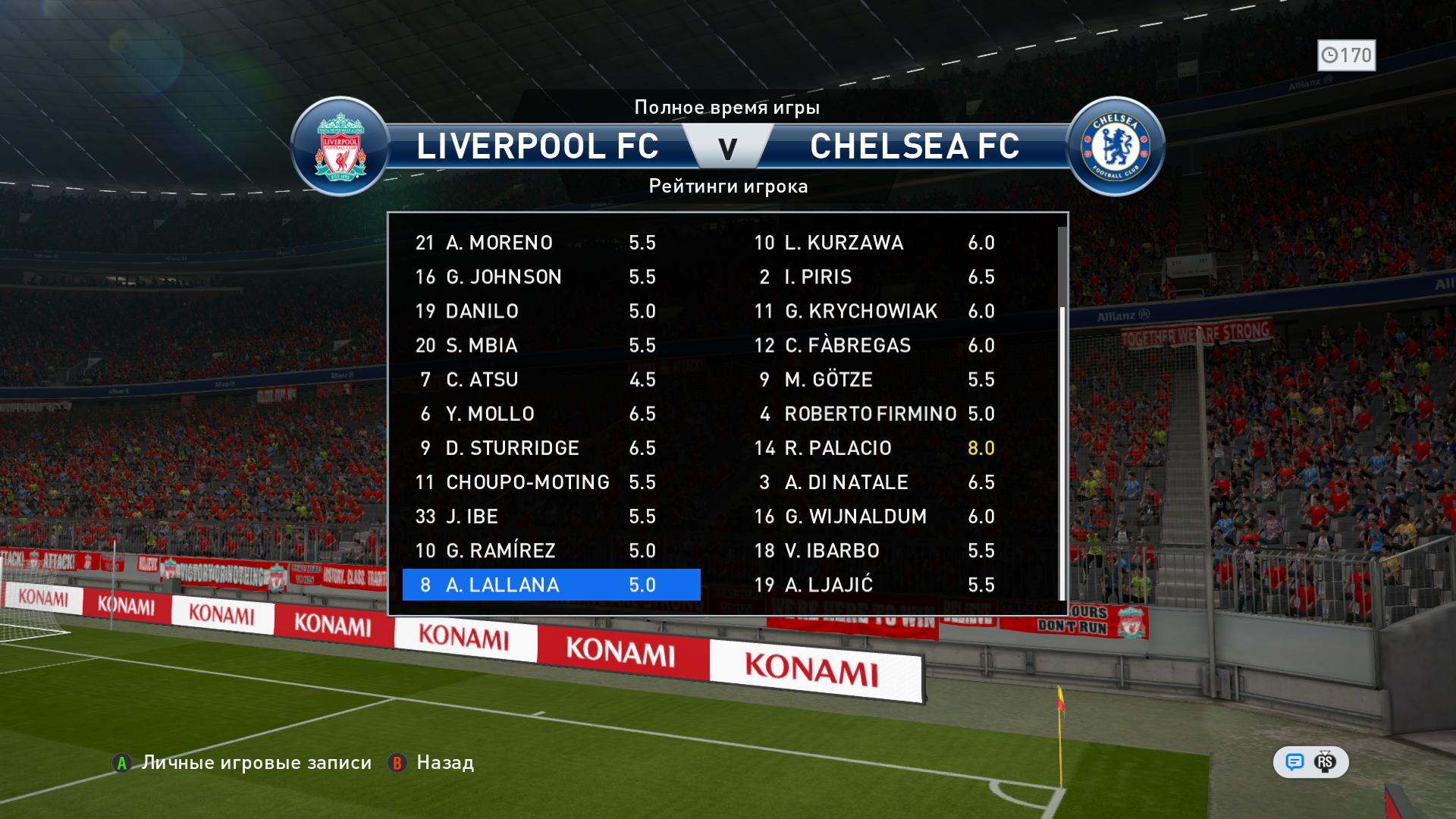Image resolution: width=1456 pixels, height=819 pixels.
Task: Select A. Di Natale's player row
Action: tap(874, 482)
